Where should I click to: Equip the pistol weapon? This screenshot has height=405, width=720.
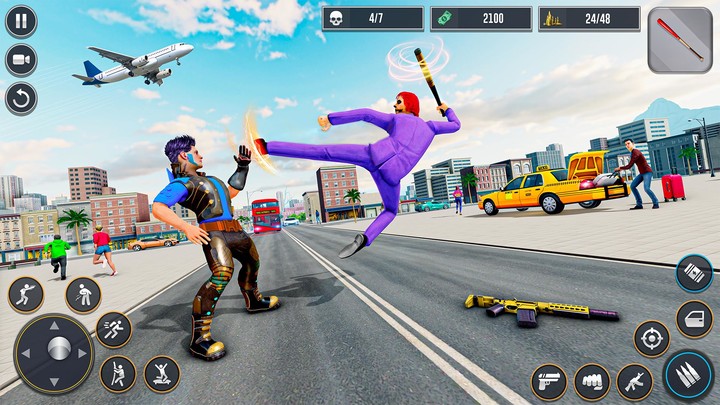point(548,381)
